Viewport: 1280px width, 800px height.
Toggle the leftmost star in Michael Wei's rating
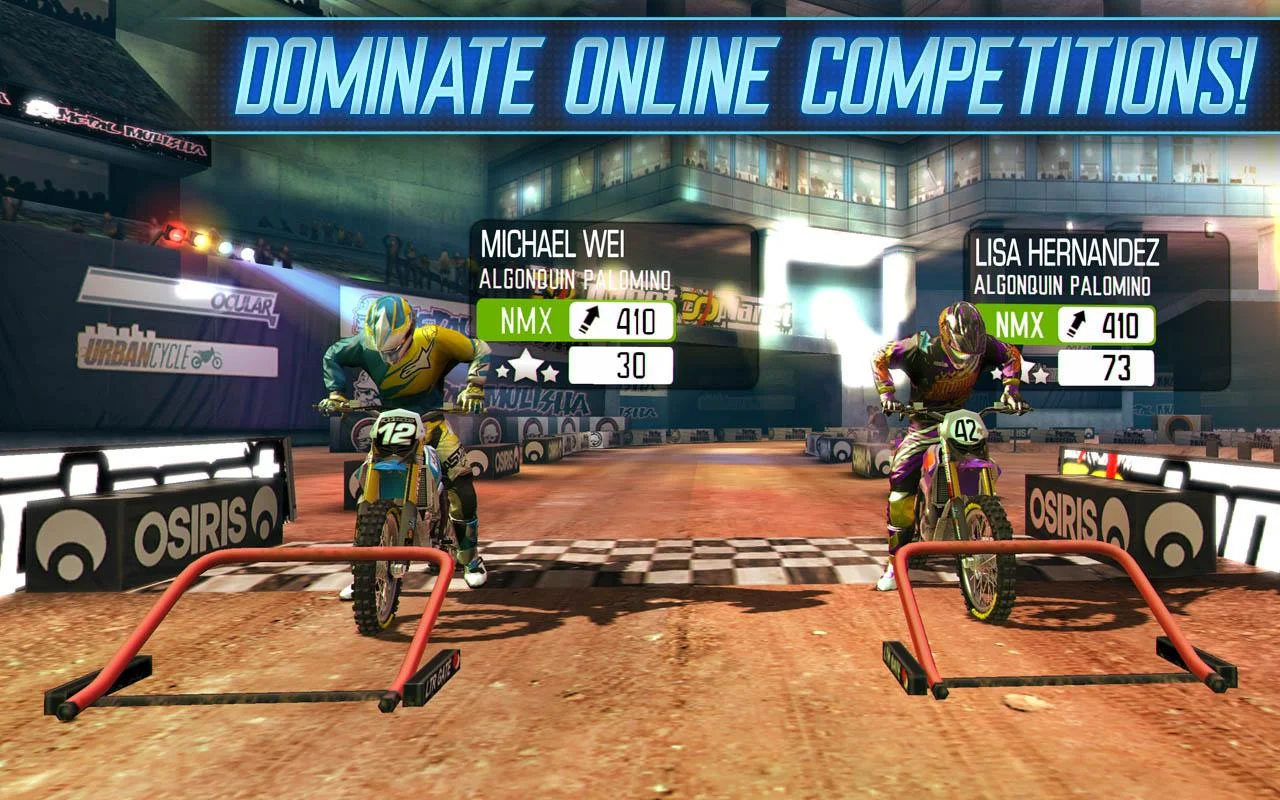(x=500, y=374)
